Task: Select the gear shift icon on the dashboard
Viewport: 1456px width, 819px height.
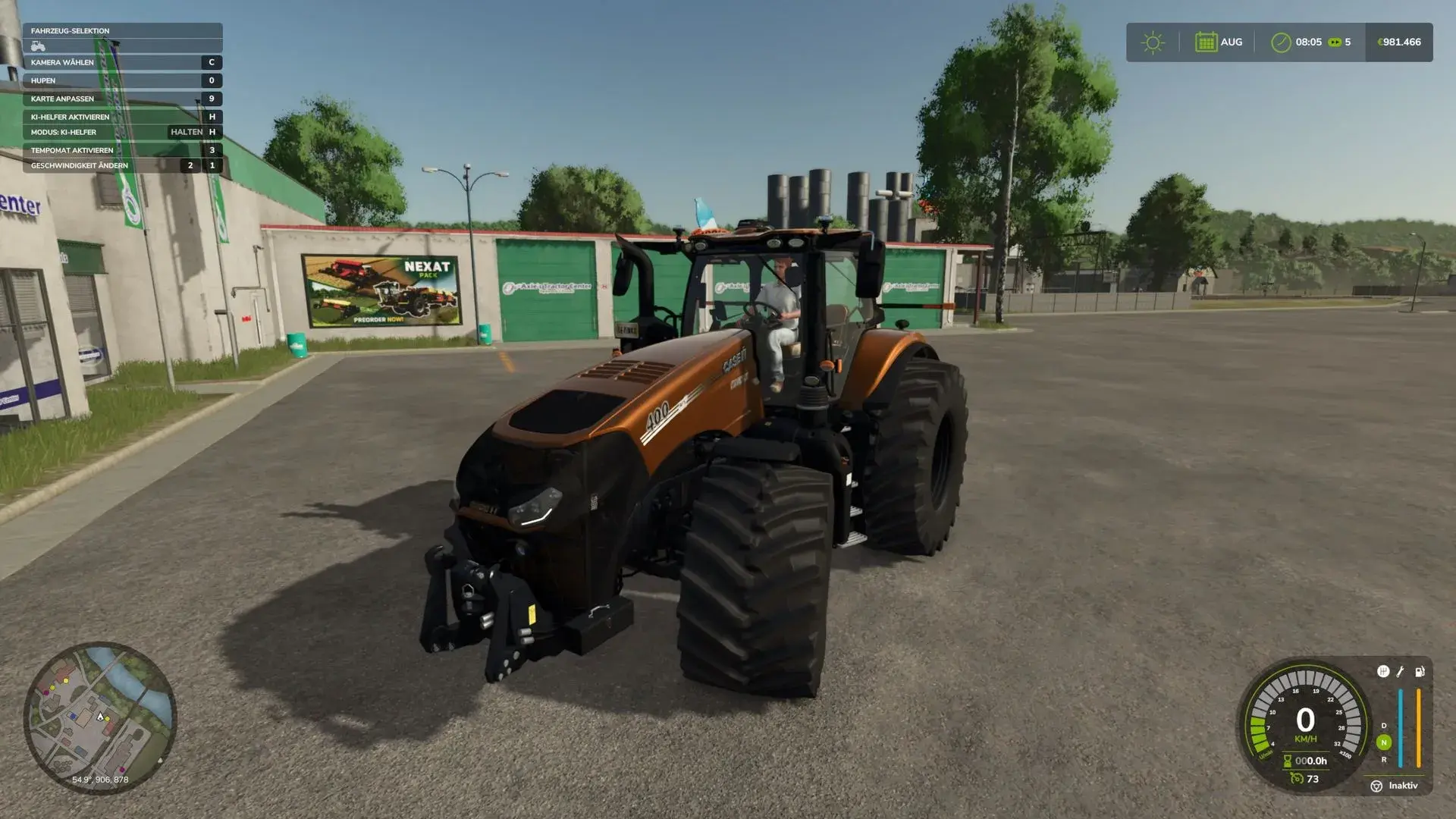Action: pyautogui.click(x=1383, y=672)
